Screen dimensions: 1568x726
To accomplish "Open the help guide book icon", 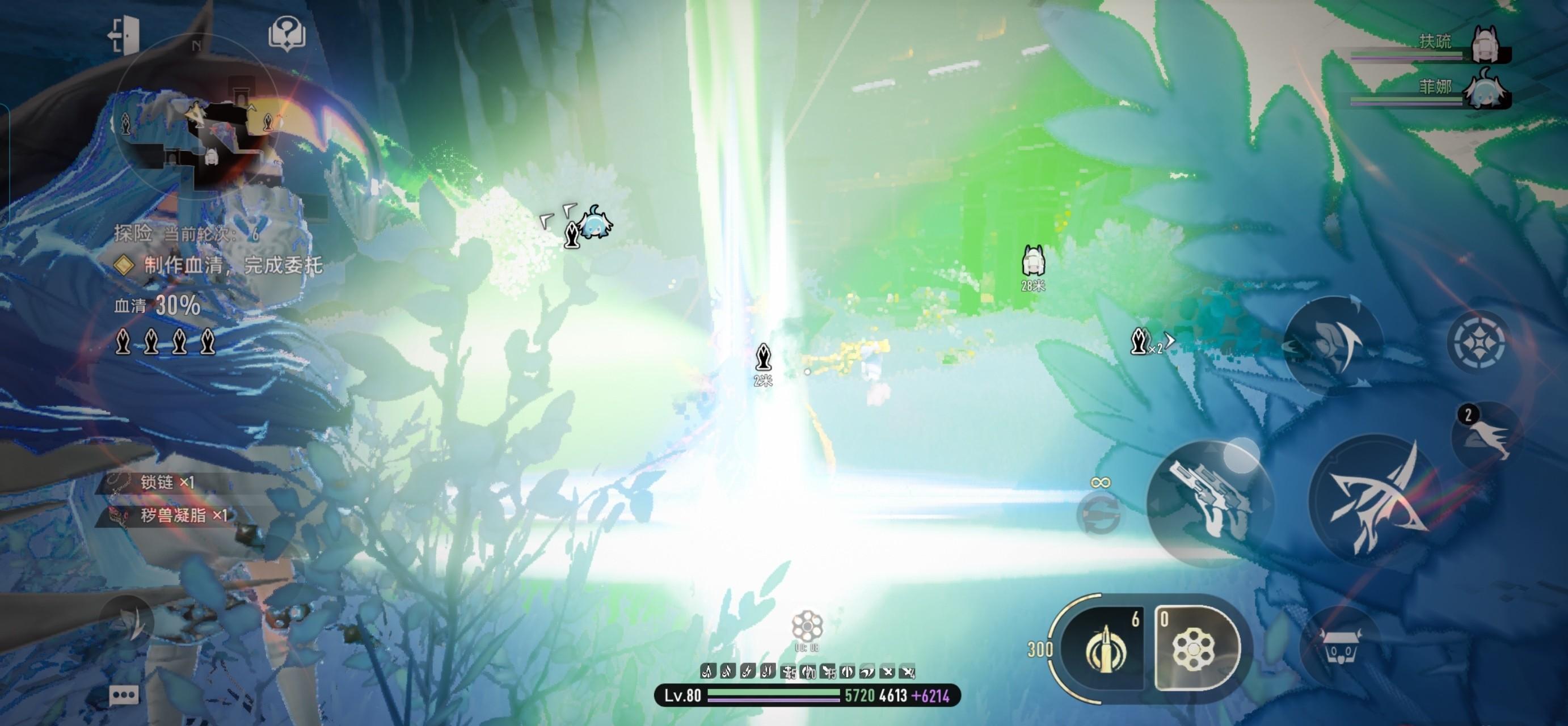I will point(286,33).
